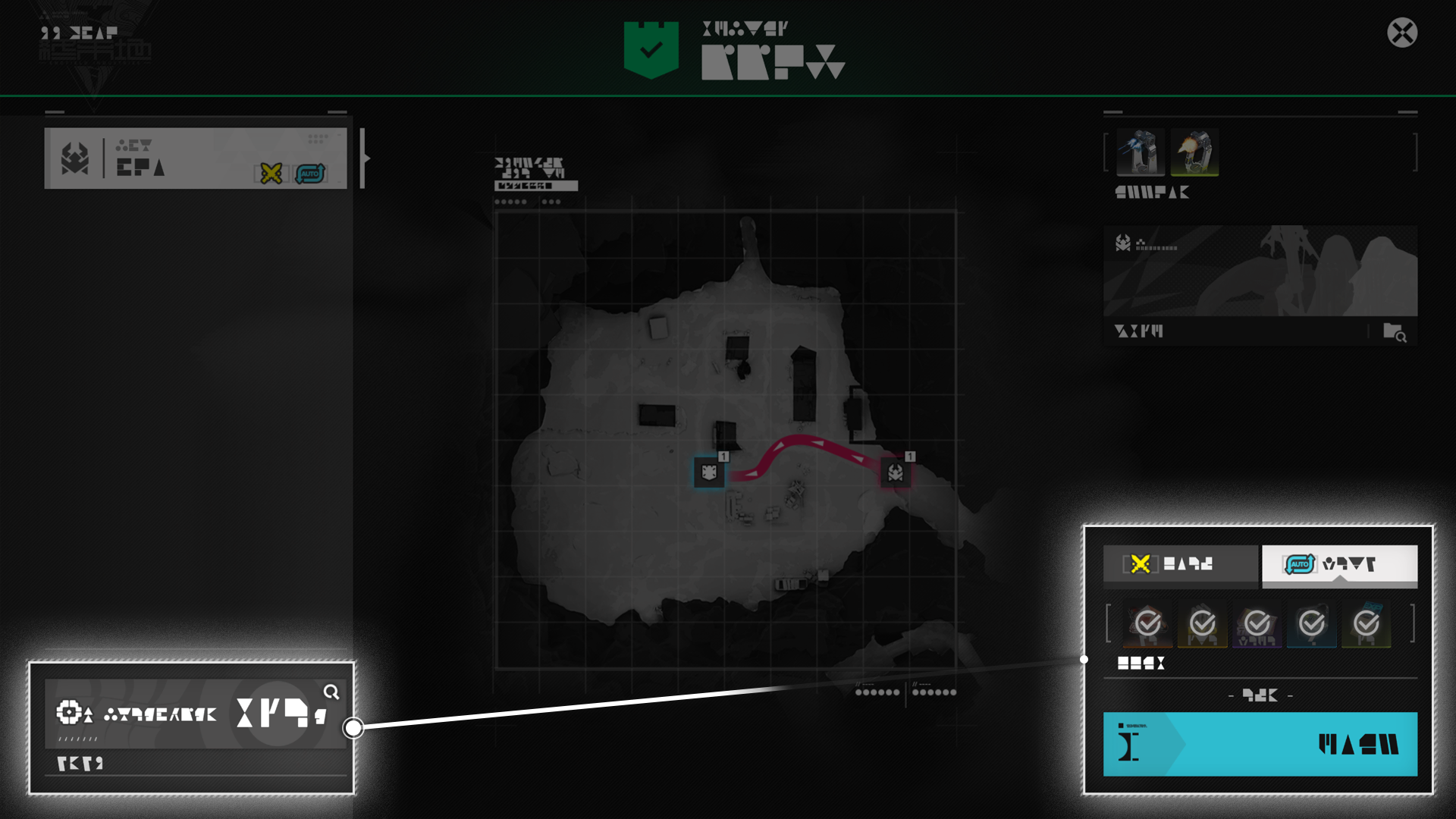
Task: Collapse the left panel with the arrow handle
Action: [365, 158]
